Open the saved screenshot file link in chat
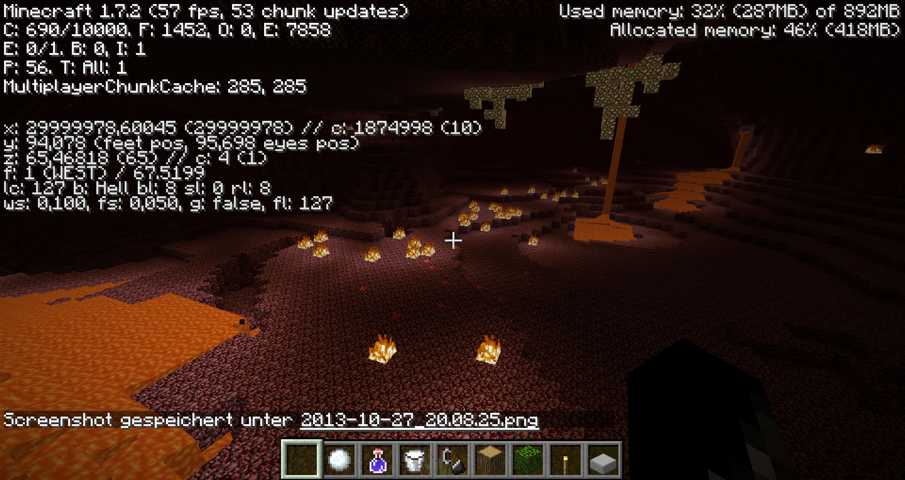The width and height of the screenshot is (905, 480). [x=419, y=420]
